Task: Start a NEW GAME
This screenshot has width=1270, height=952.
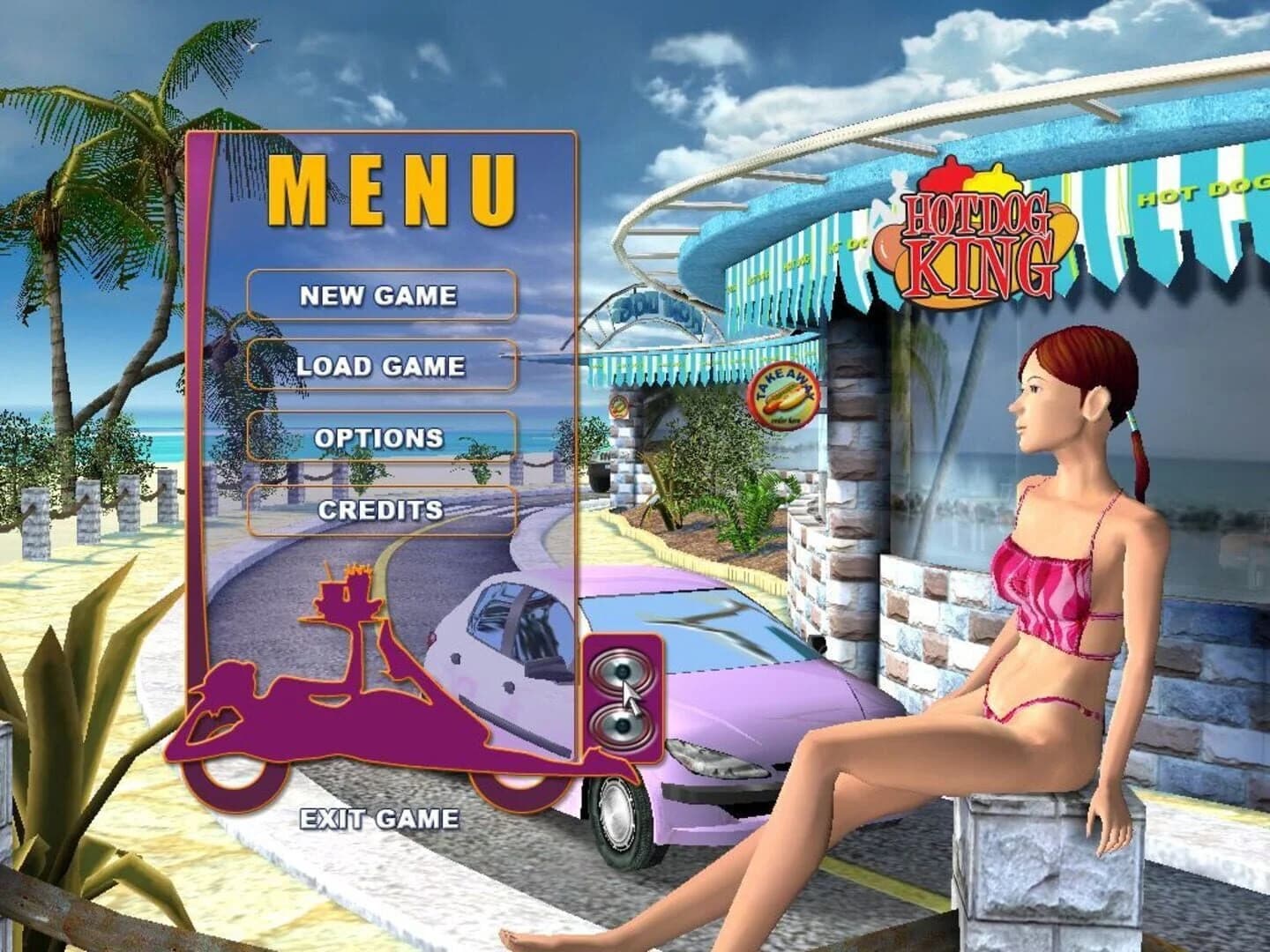Action: coord(377,295)
